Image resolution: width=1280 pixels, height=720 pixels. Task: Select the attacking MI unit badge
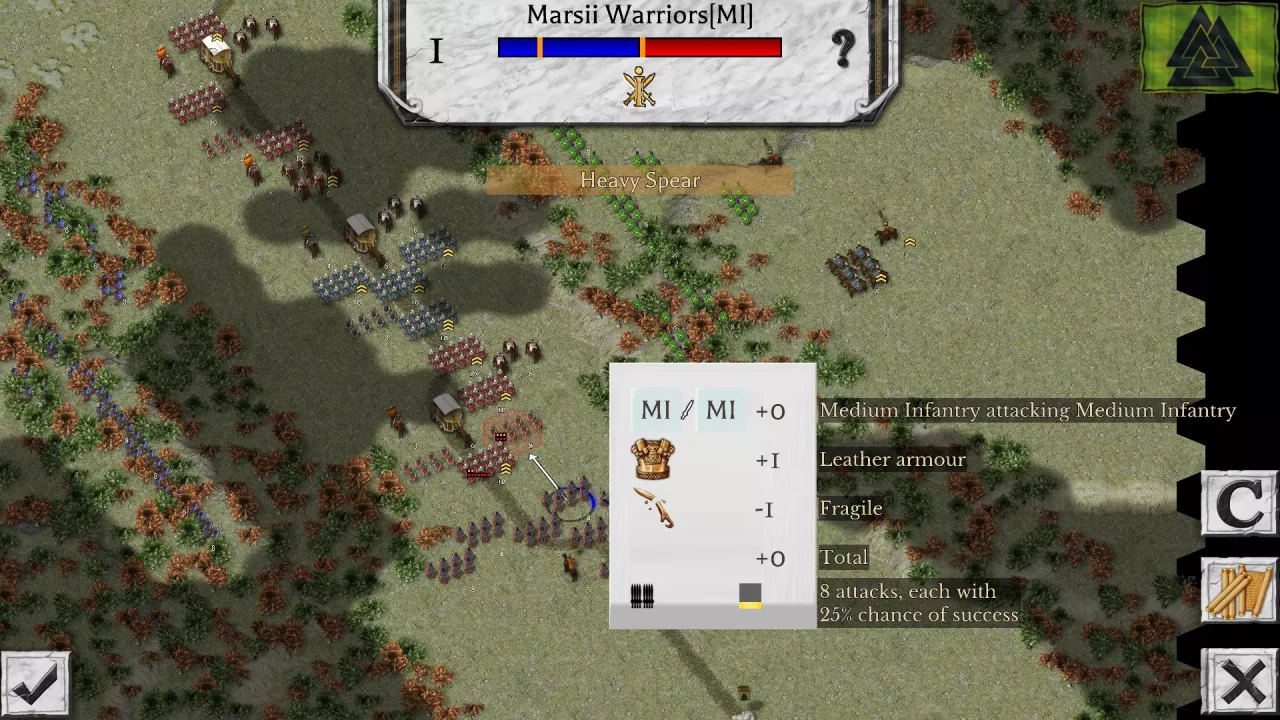(655, 410)
